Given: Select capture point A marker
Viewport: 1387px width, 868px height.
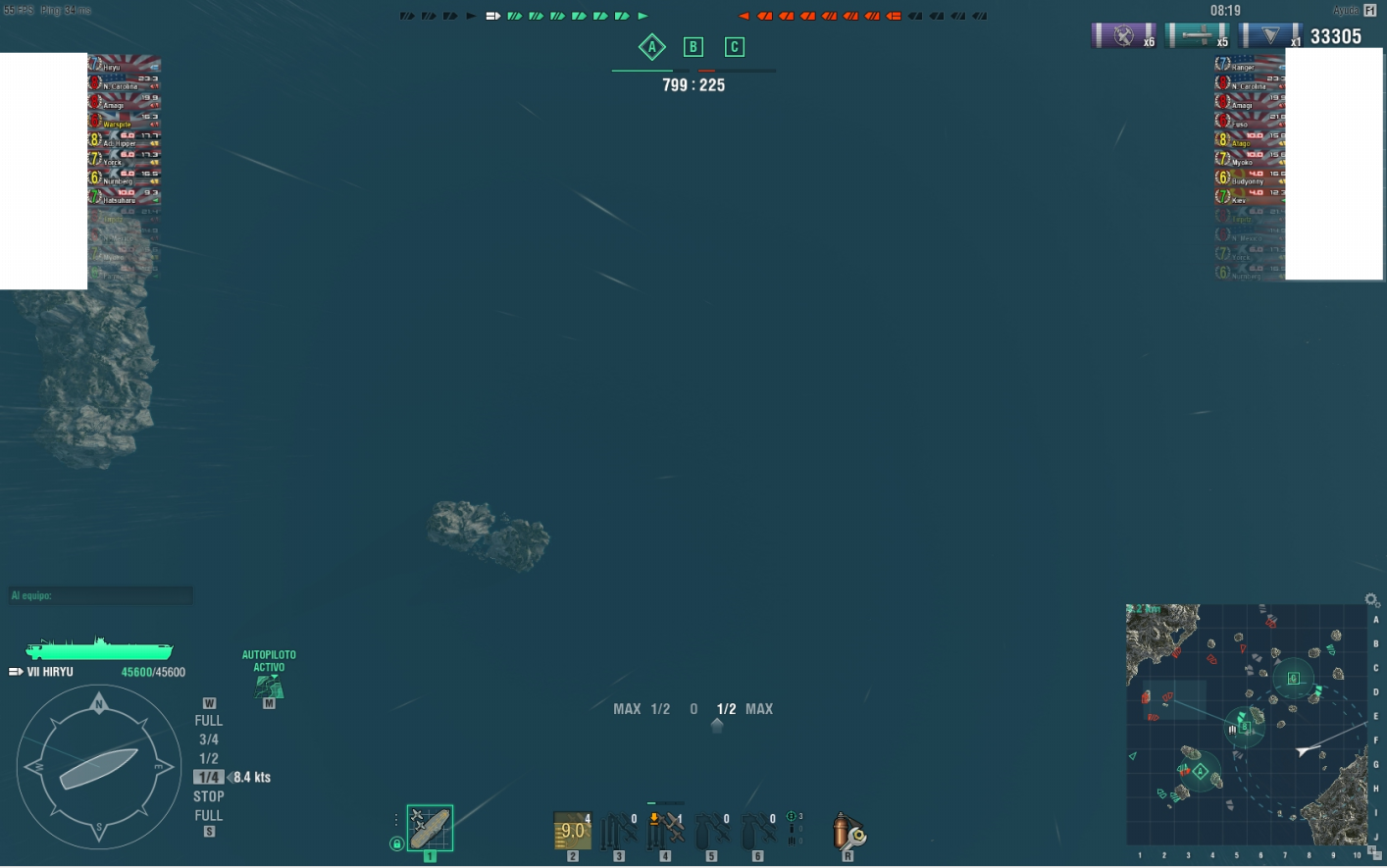Looking at the screenshot, I should pyautogui.click(x=652, y=47).
